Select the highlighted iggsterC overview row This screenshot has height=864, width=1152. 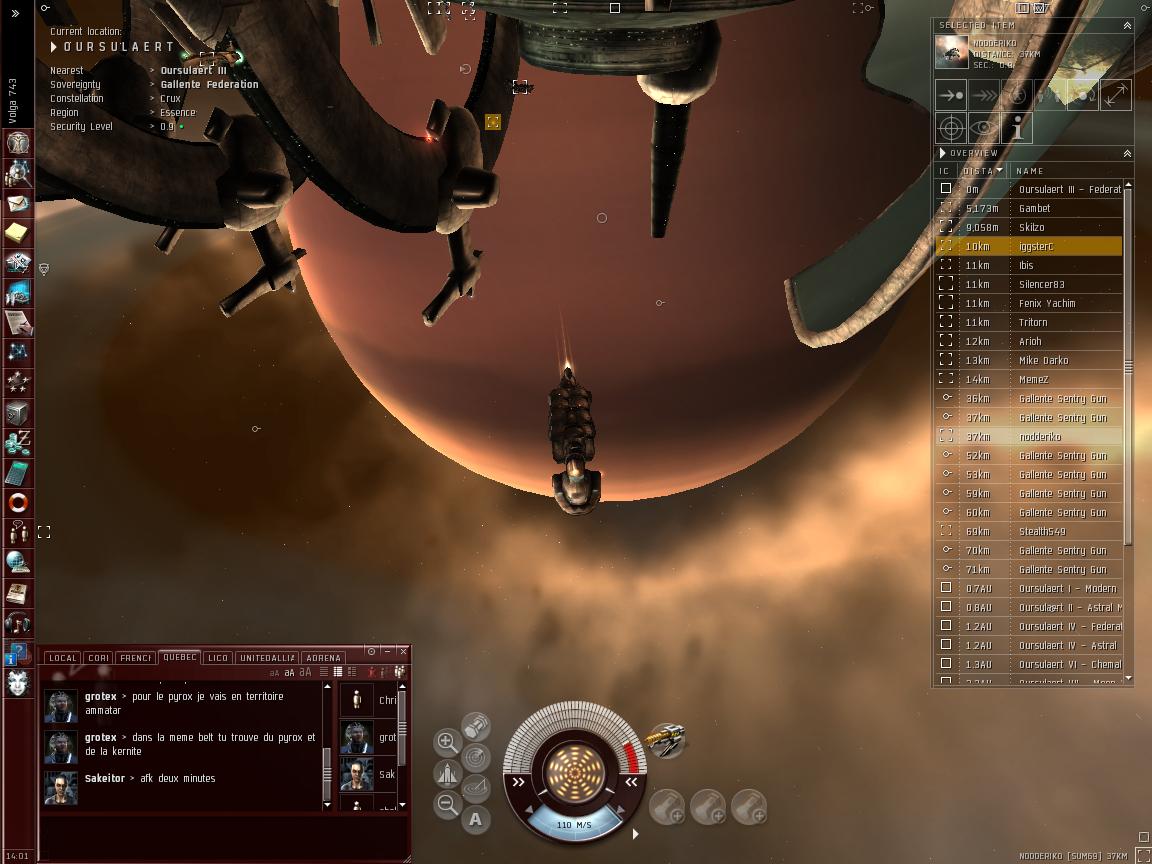[1034, 246]
